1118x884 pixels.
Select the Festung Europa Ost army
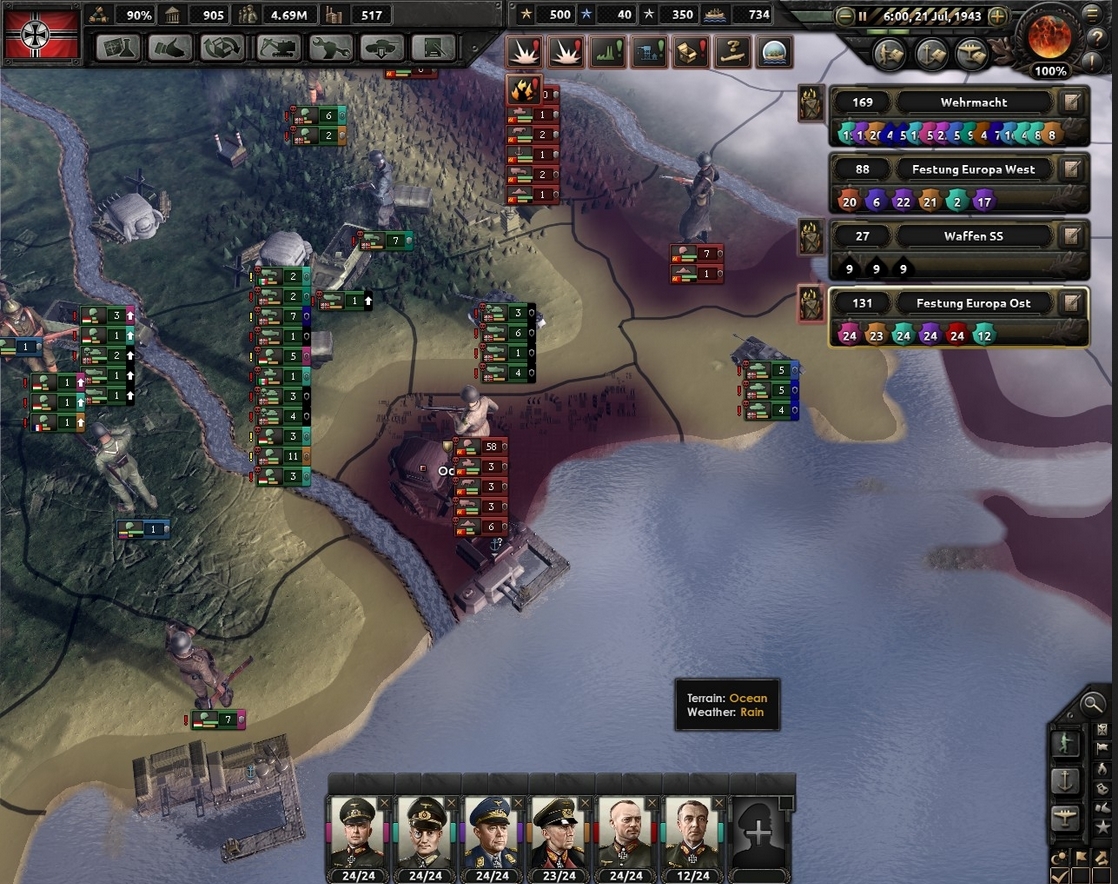coord(973,303)
